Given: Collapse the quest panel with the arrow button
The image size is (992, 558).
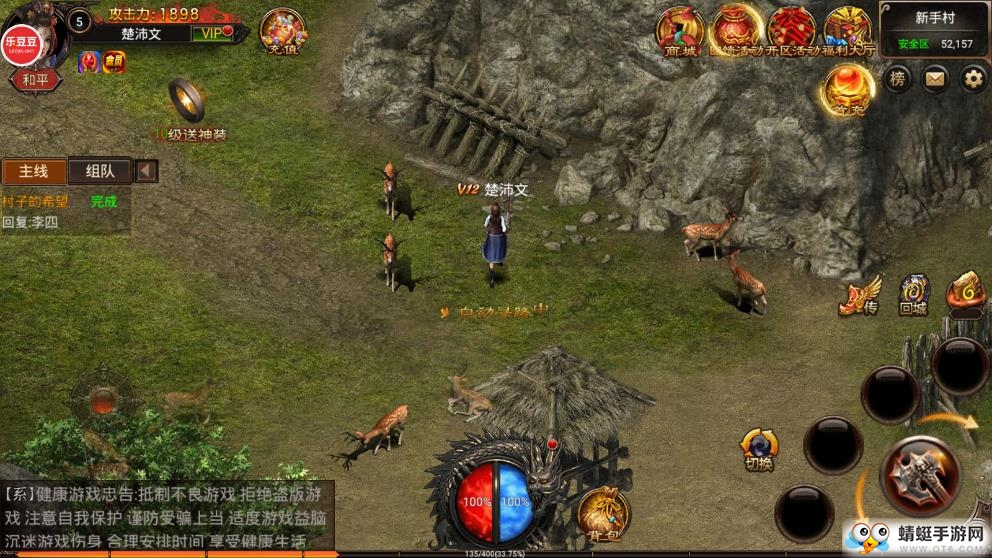Looking at the screenshot, I should click(x=146, y=171).
